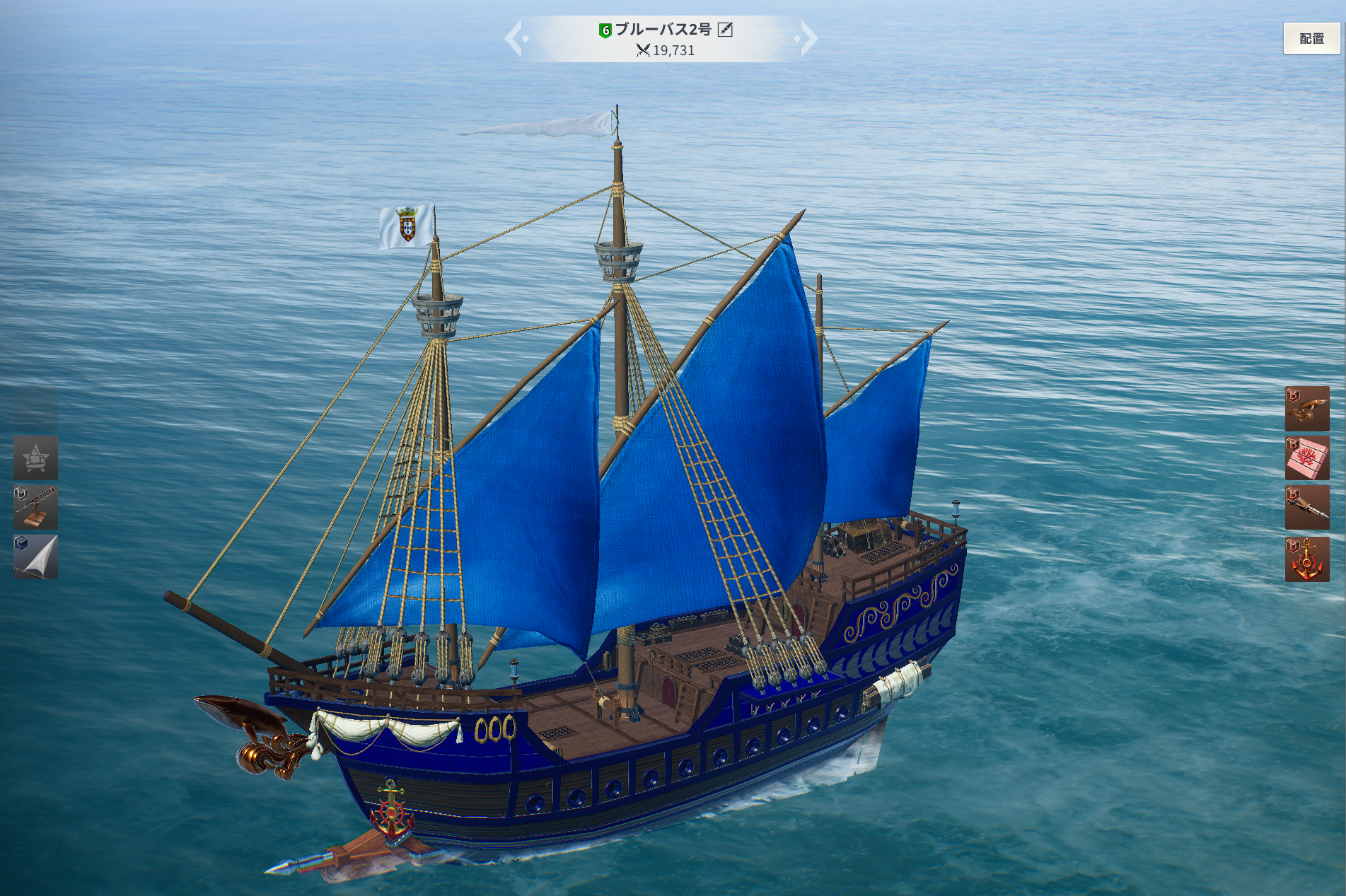This screenshot has width=1346, height=896.
Task: Open the red and gold anchor slot
Action: point(1306,559)
